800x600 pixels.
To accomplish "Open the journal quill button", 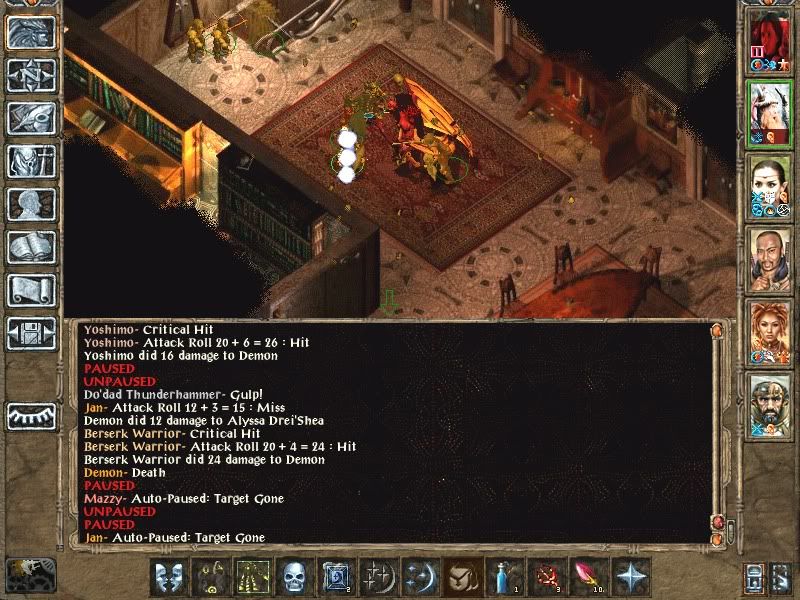I will (x=31, y=118).
